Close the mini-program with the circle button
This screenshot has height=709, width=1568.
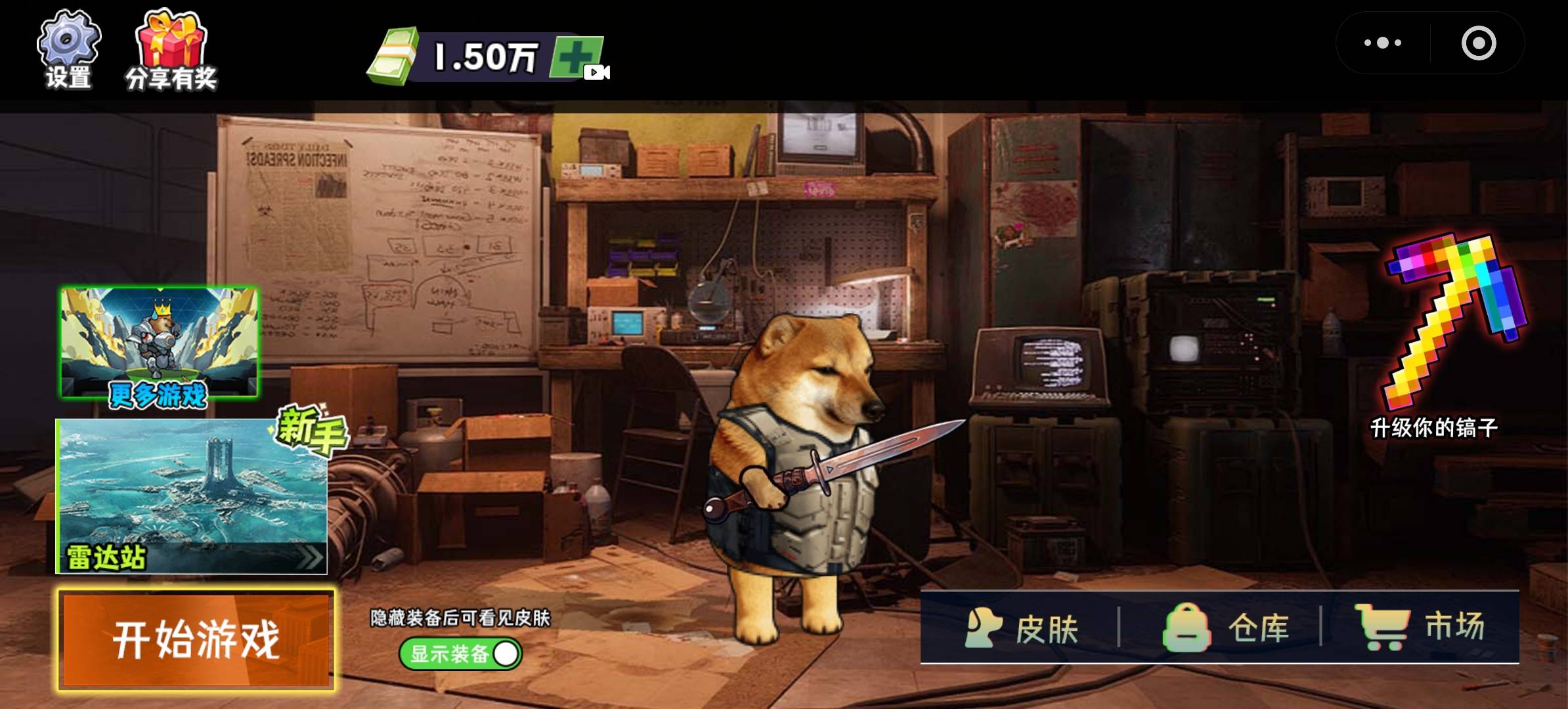point(1478,43)
